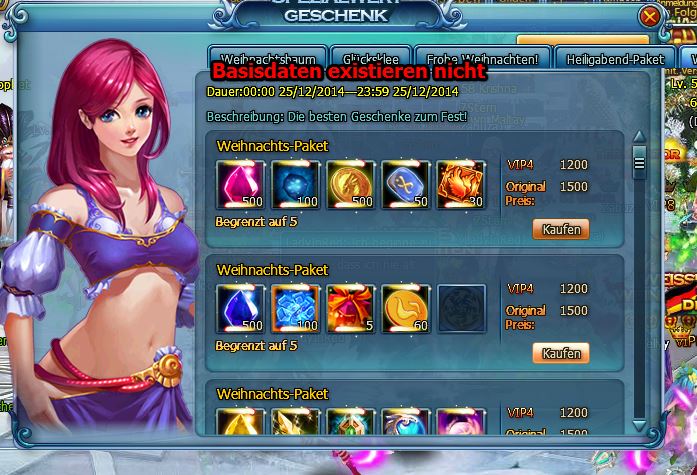
Task: Select the blue teardrop gem item
Action: (x=241, y=309)
